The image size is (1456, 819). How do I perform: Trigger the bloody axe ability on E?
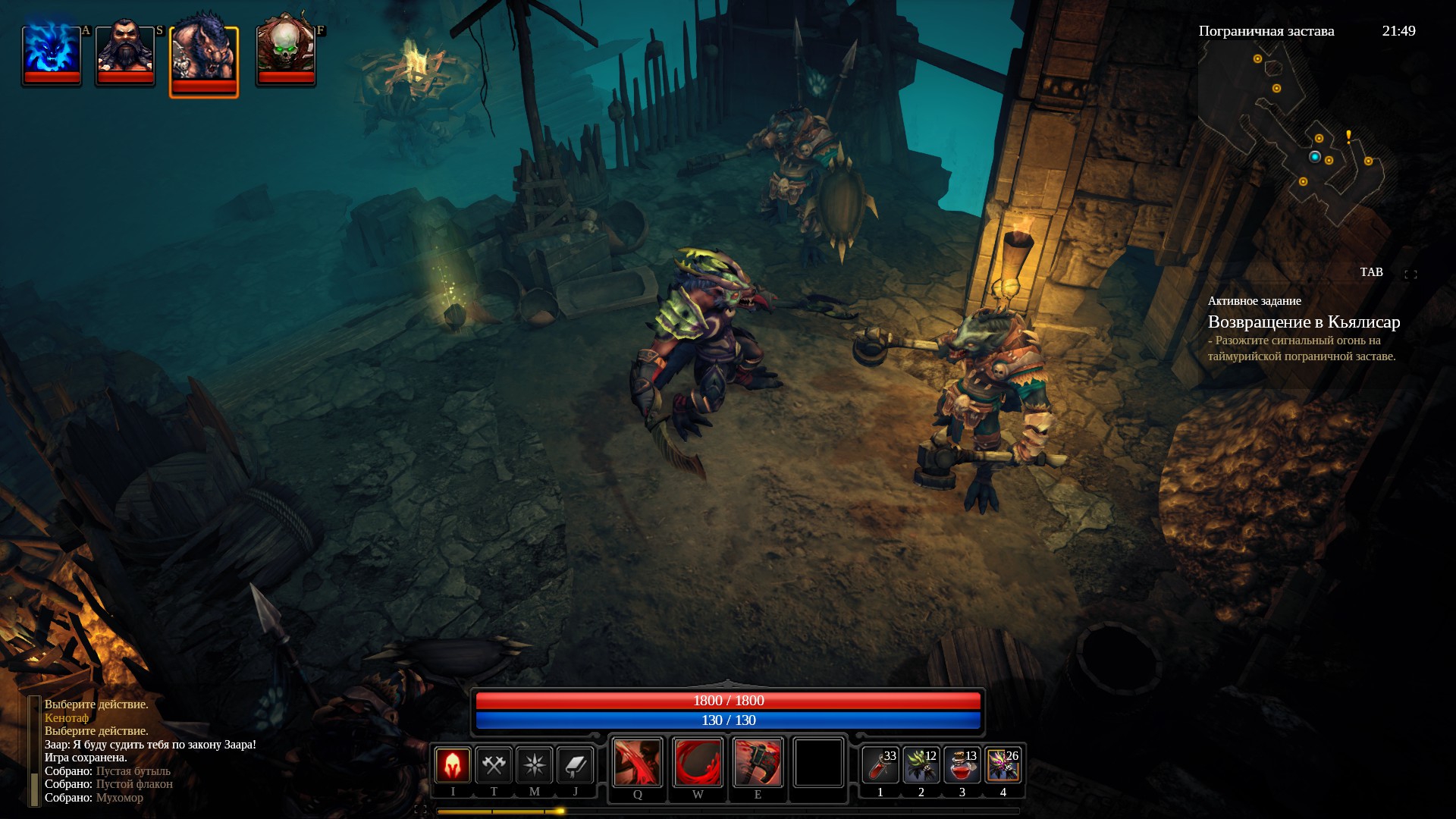[758, 762]
